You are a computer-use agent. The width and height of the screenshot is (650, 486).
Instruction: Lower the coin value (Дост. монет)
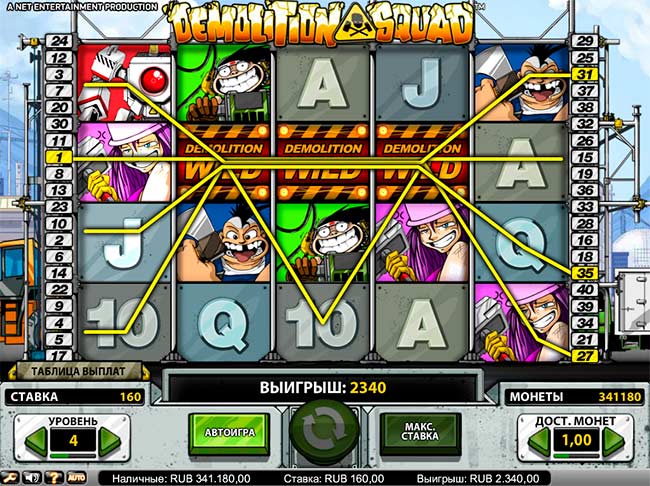click(x=535, y=439)
